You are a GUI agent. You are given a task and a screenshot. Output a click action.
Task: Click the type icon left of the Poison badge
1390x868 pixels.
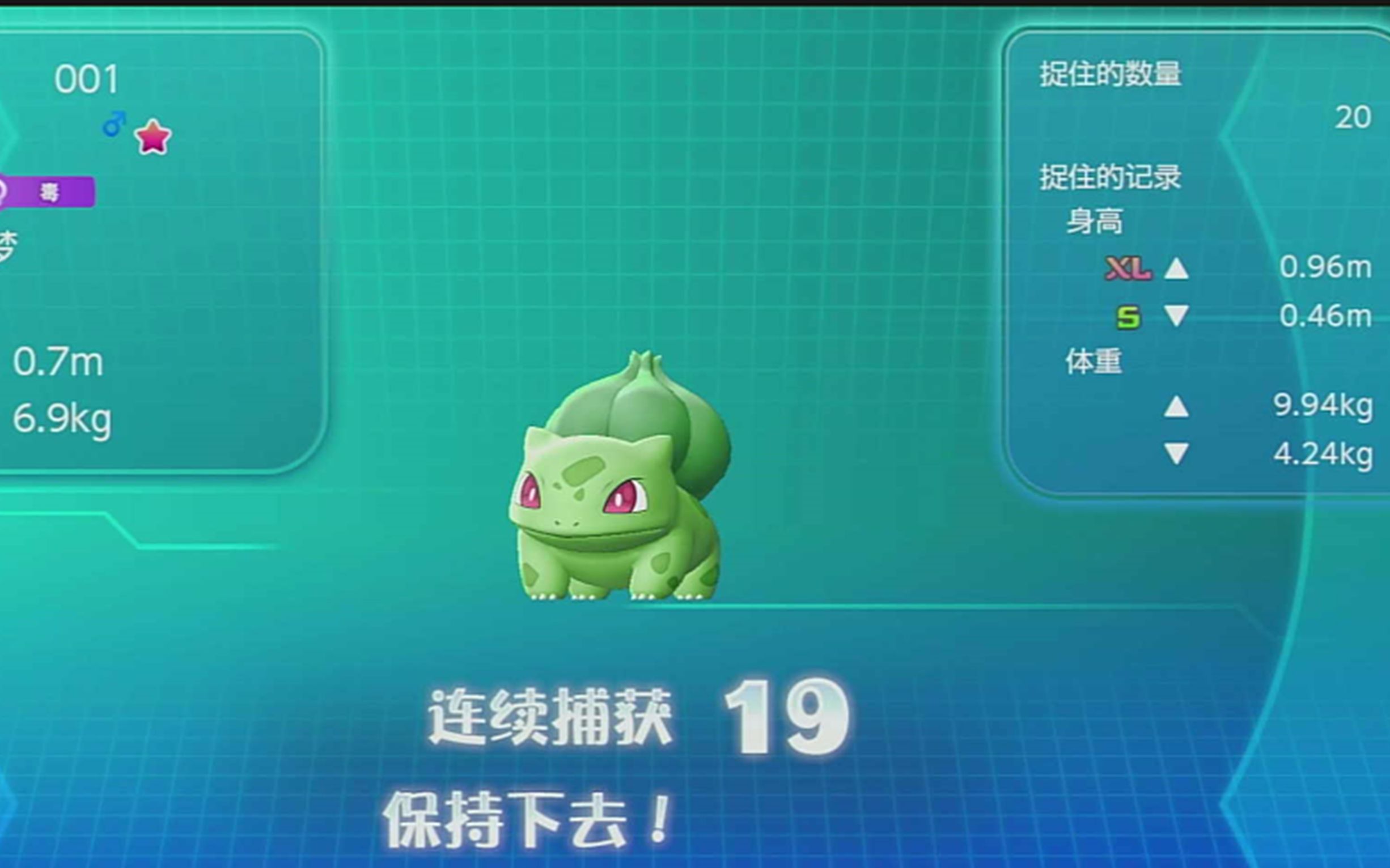click(x=5, y=191)
